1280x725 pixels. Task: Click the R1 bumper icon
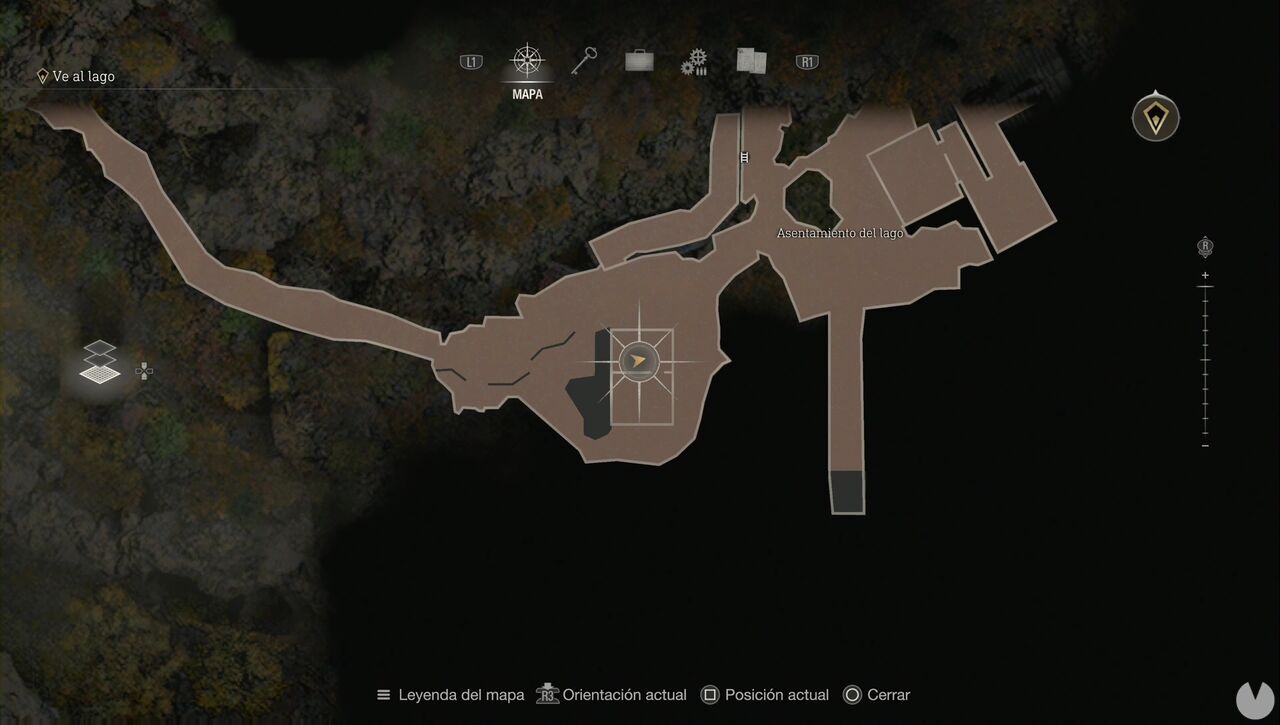pyautogui.click(x=806, y=60)
